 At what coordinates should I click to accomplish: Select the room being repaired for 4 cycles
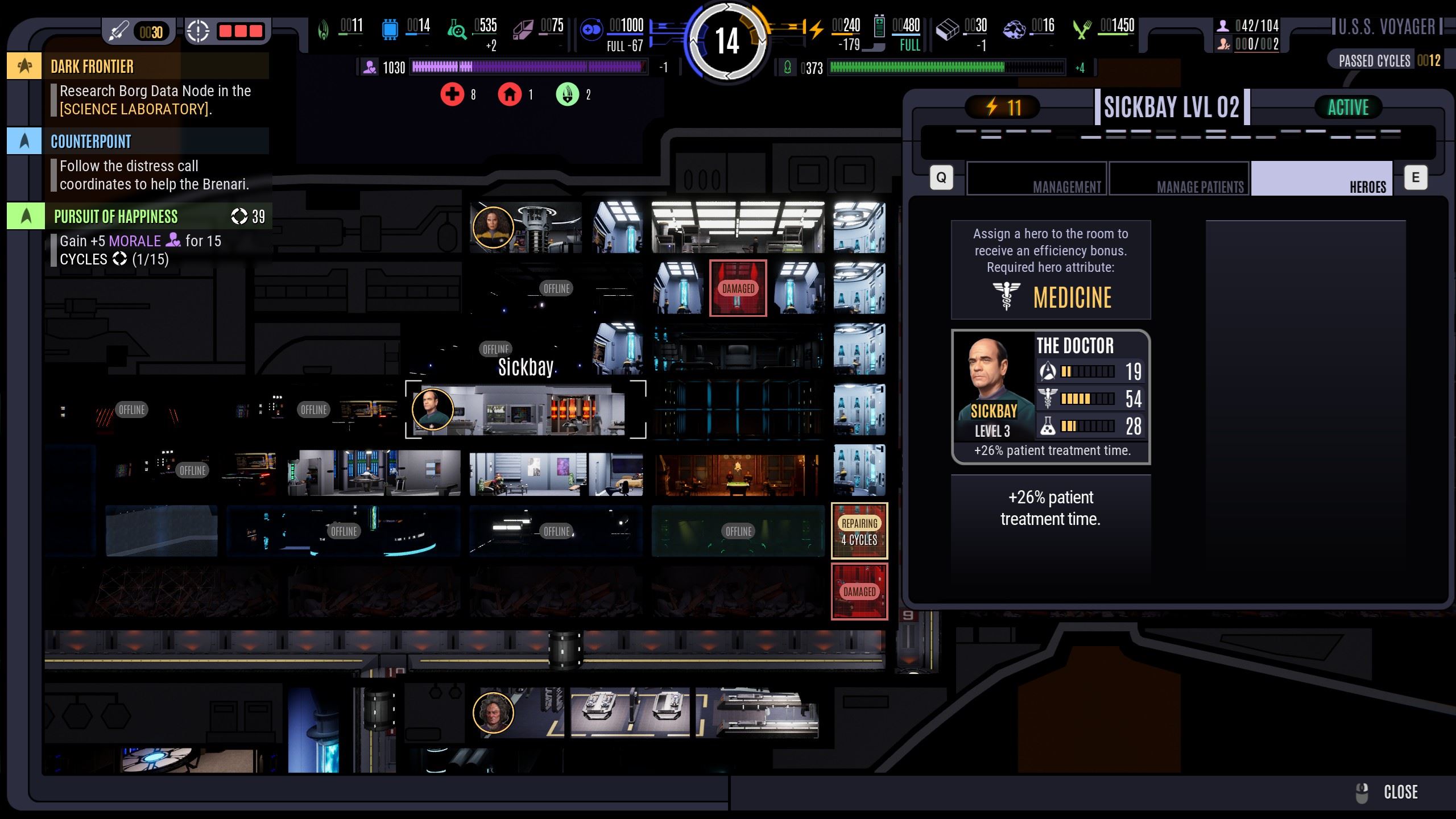[x=859, y=531]
